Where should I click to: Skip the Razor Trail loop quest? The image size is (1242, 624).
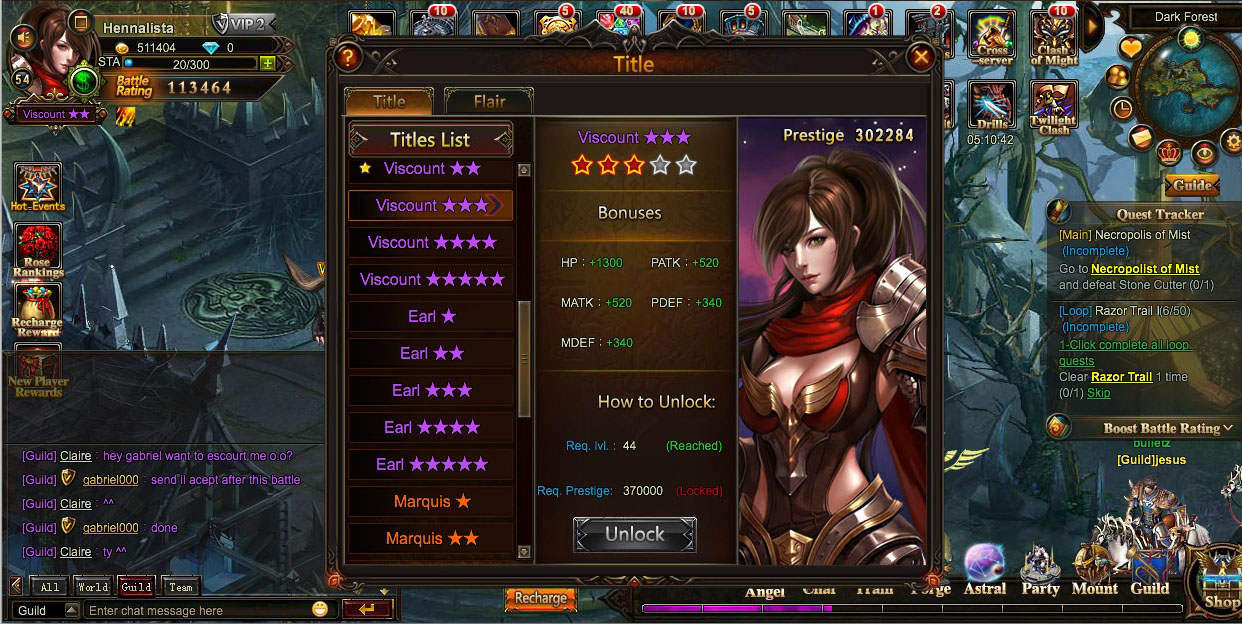1099,393
